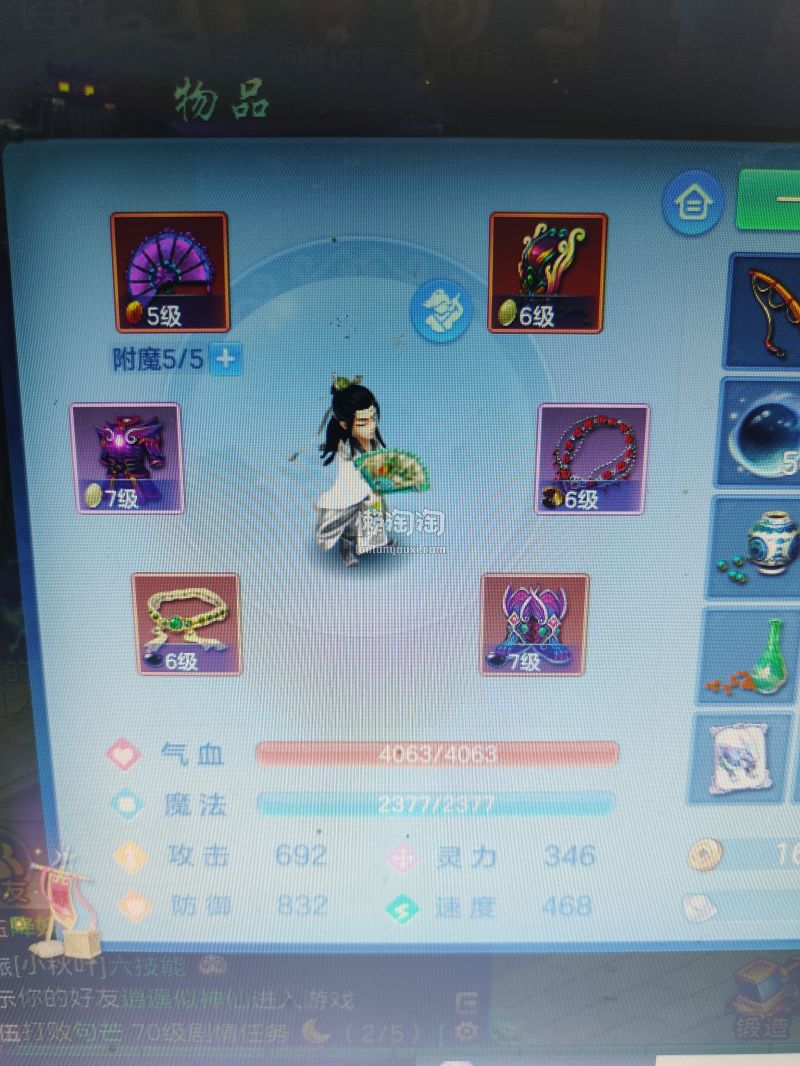
Task: Click the blue swap button near character
Action: [441, 310]
